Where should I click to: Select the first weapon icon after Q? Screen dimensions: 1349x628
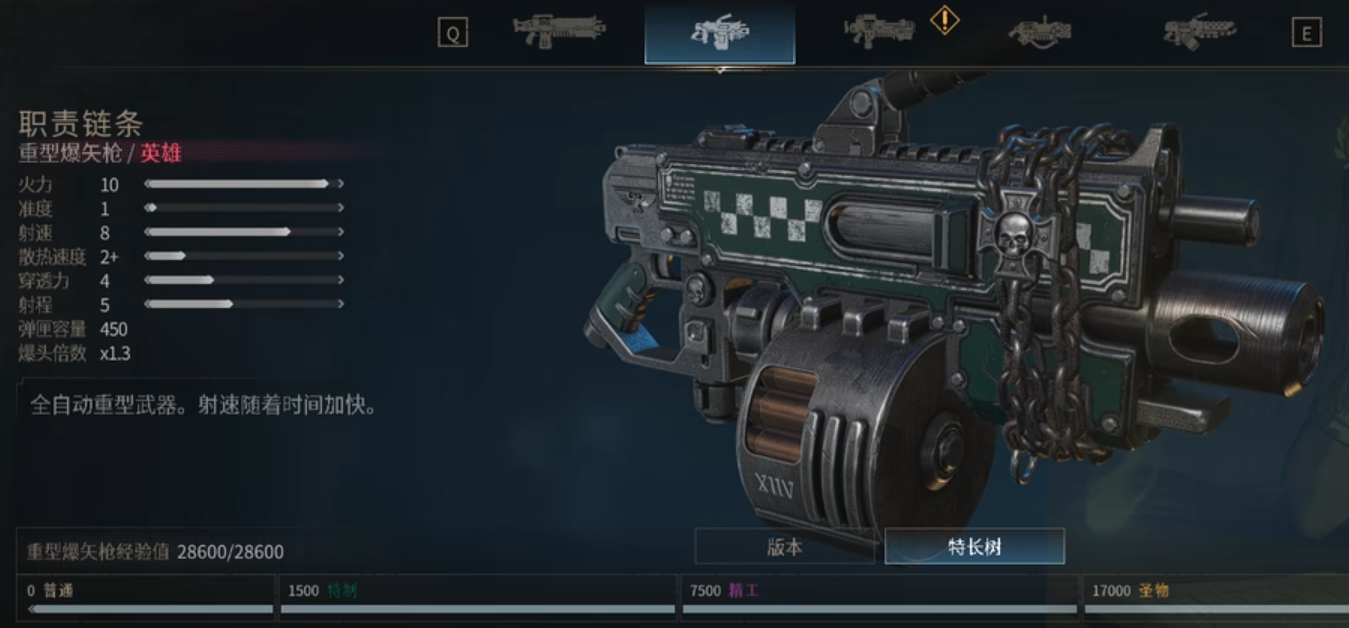(x=559, y=32)
